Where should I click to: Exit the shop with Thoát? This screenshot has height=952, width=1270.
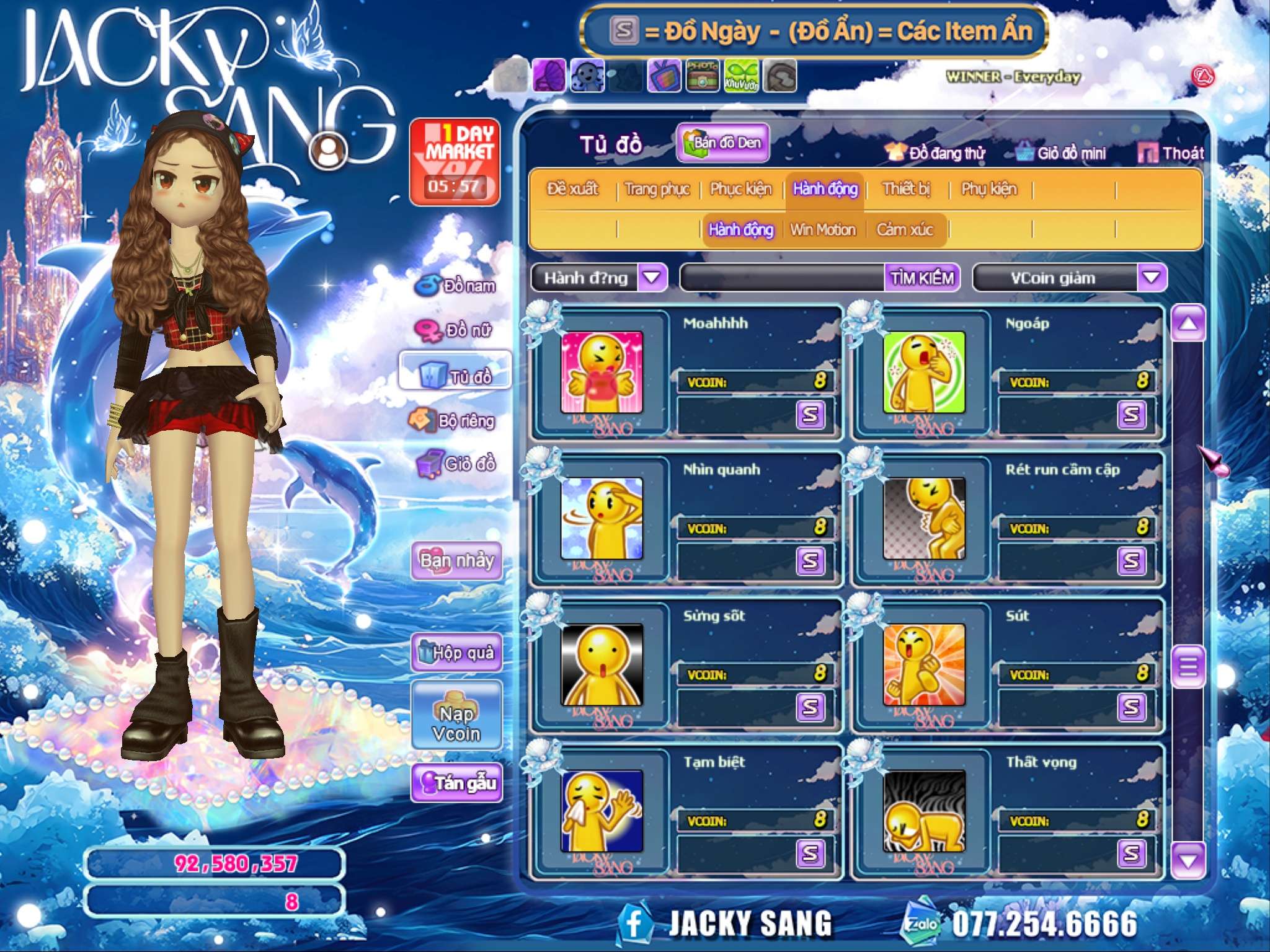click(1171, 153)
